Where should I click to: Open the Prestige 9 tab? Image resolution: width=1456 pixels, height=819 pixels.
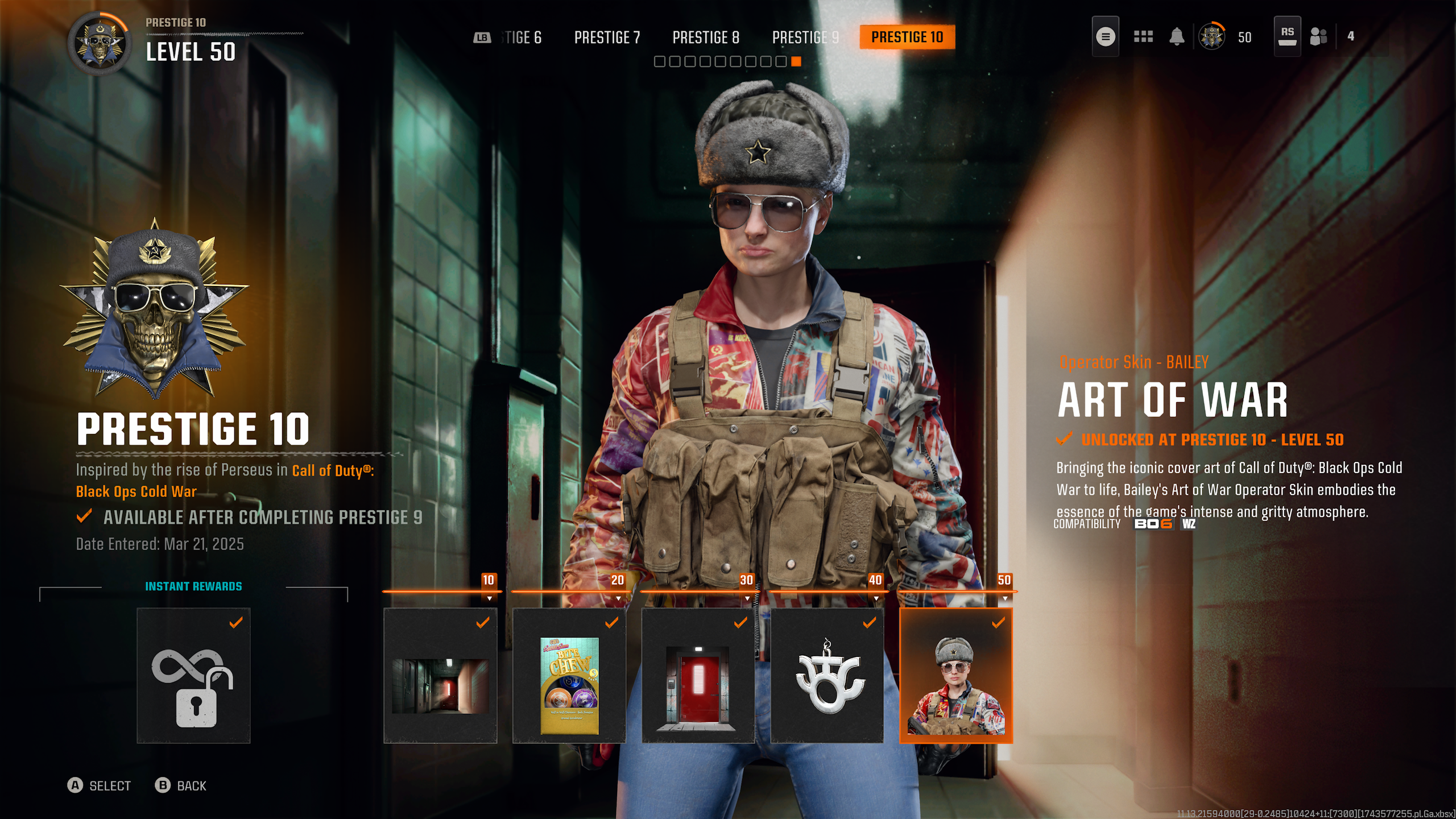pyautogui.click(x=805, y=38)
